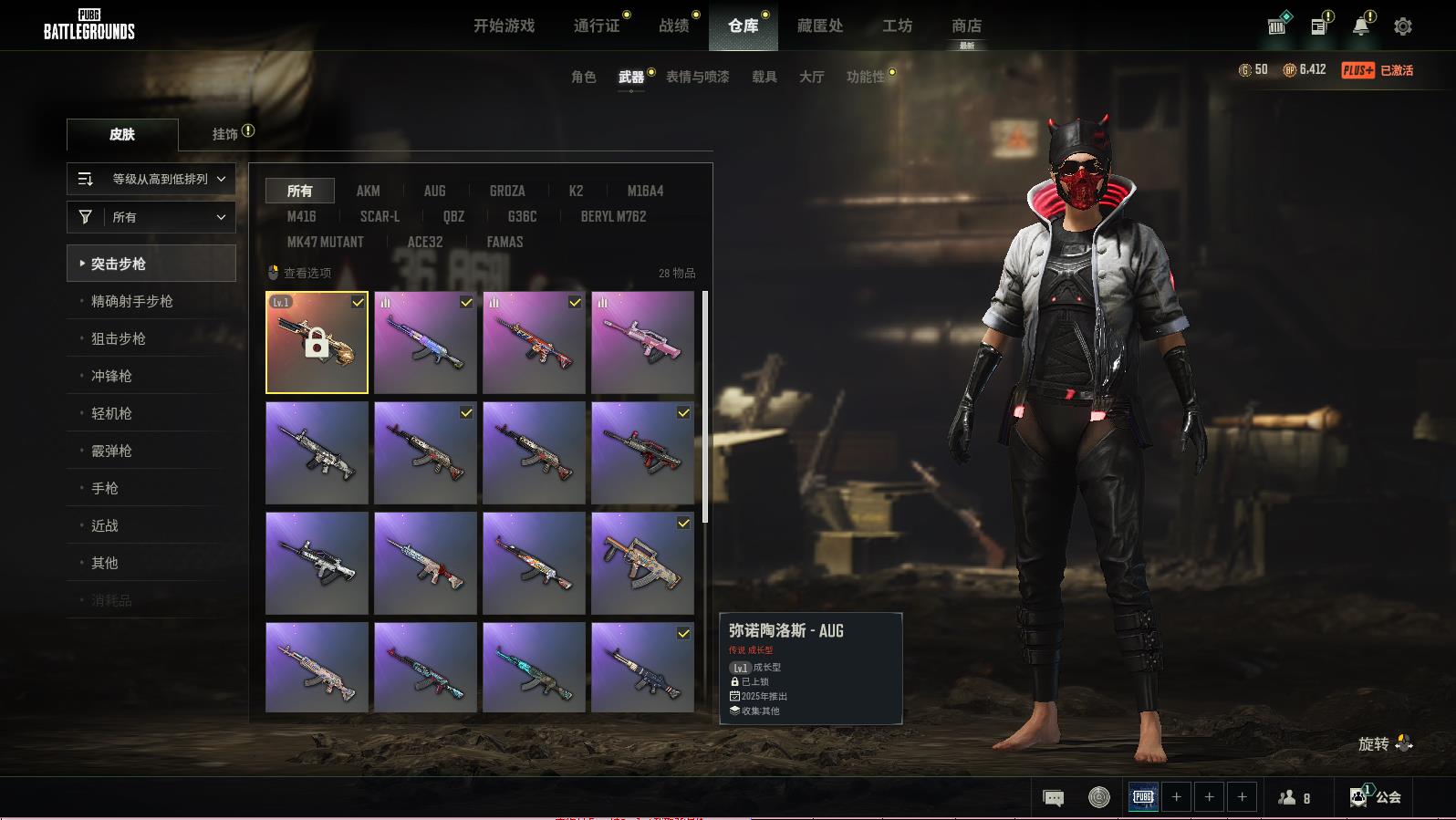Go to the 工坊 workshop tab

tap(897, 26)
